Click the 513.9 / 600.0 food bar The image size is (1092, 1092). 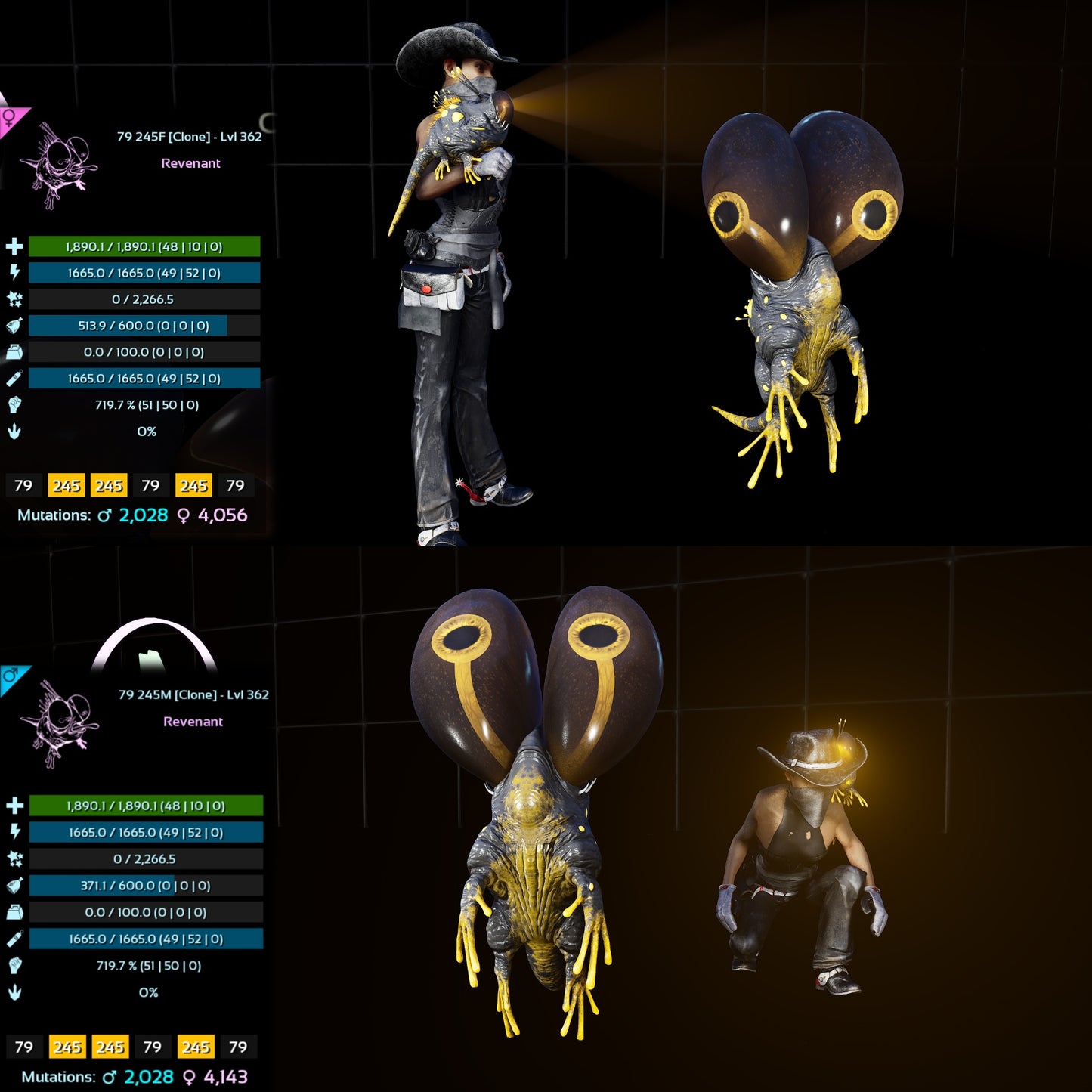143,326
